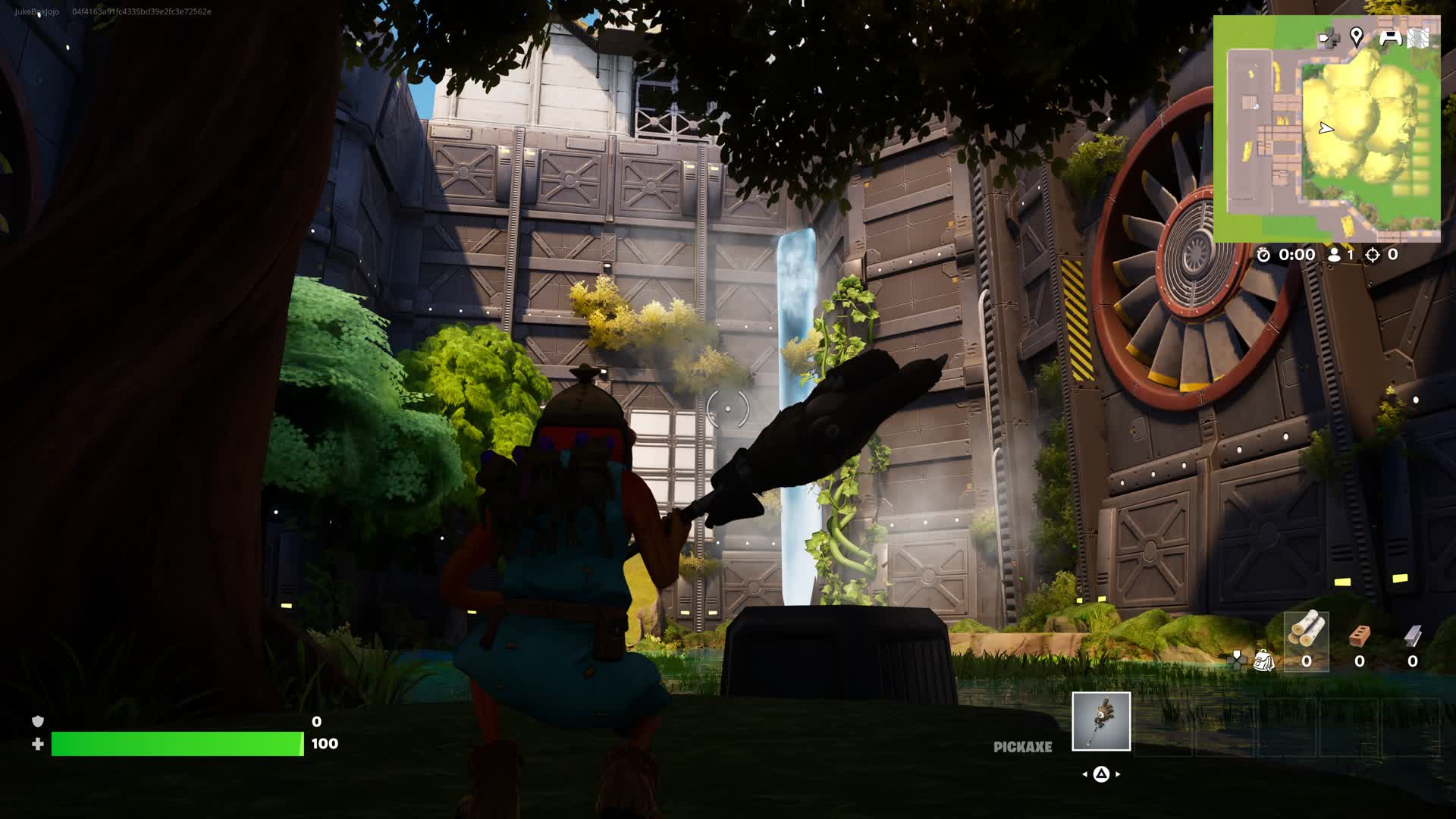Screen dimensions: 1456x819
Task: Select the brick building material
Action: pyautogui.click(x=1360, y=635)
